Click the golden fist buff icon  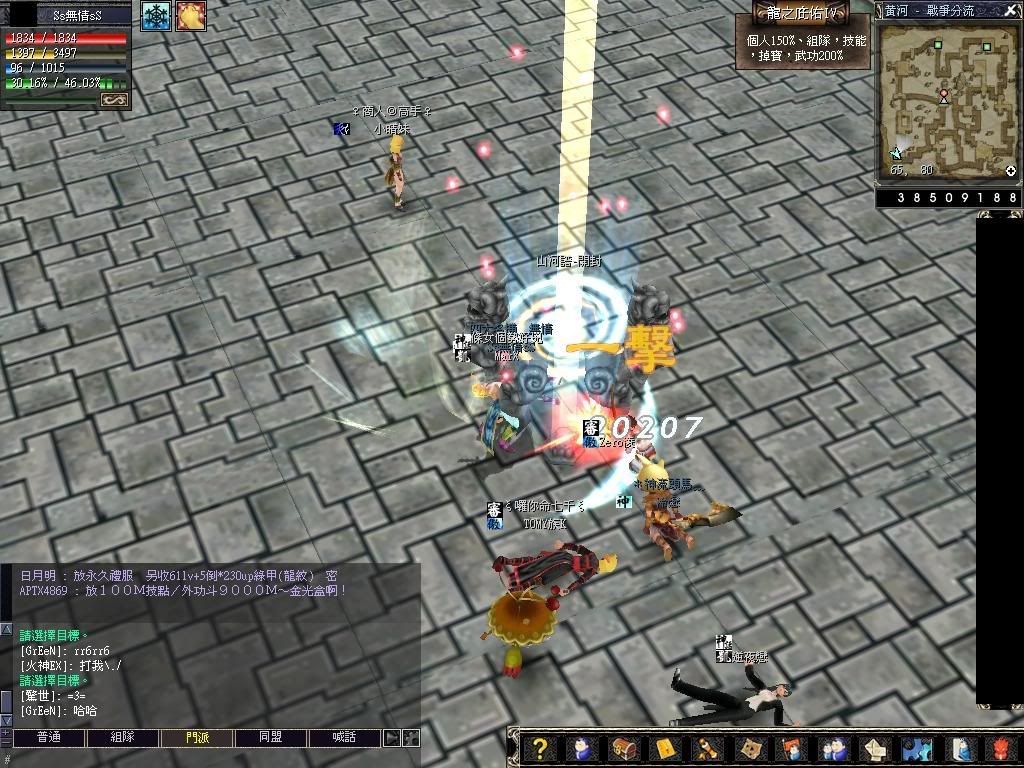point(191,15)
